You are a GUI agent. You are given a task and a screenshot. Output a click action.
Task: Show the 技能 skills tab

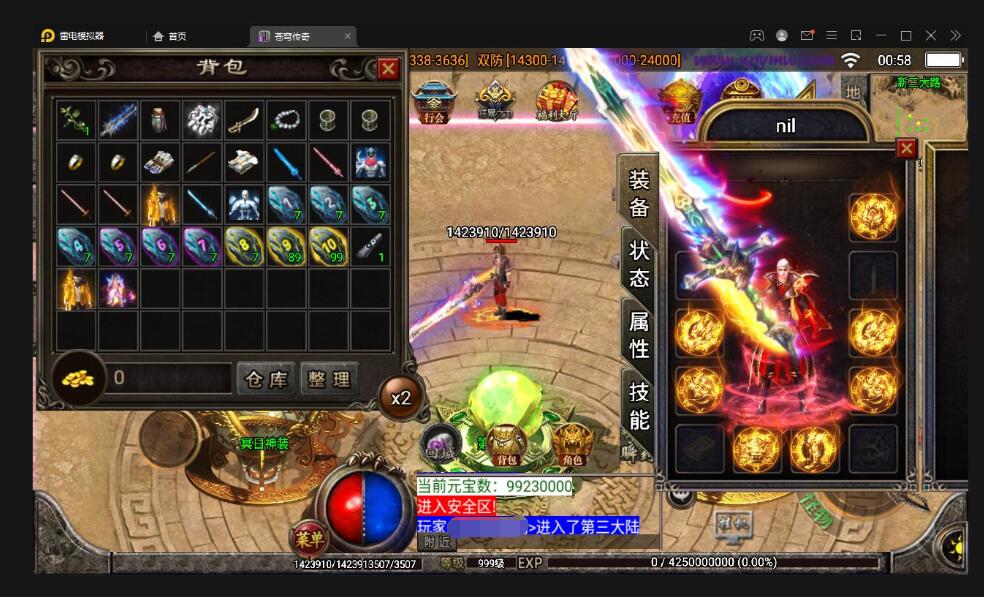click(x=639, y=405)
